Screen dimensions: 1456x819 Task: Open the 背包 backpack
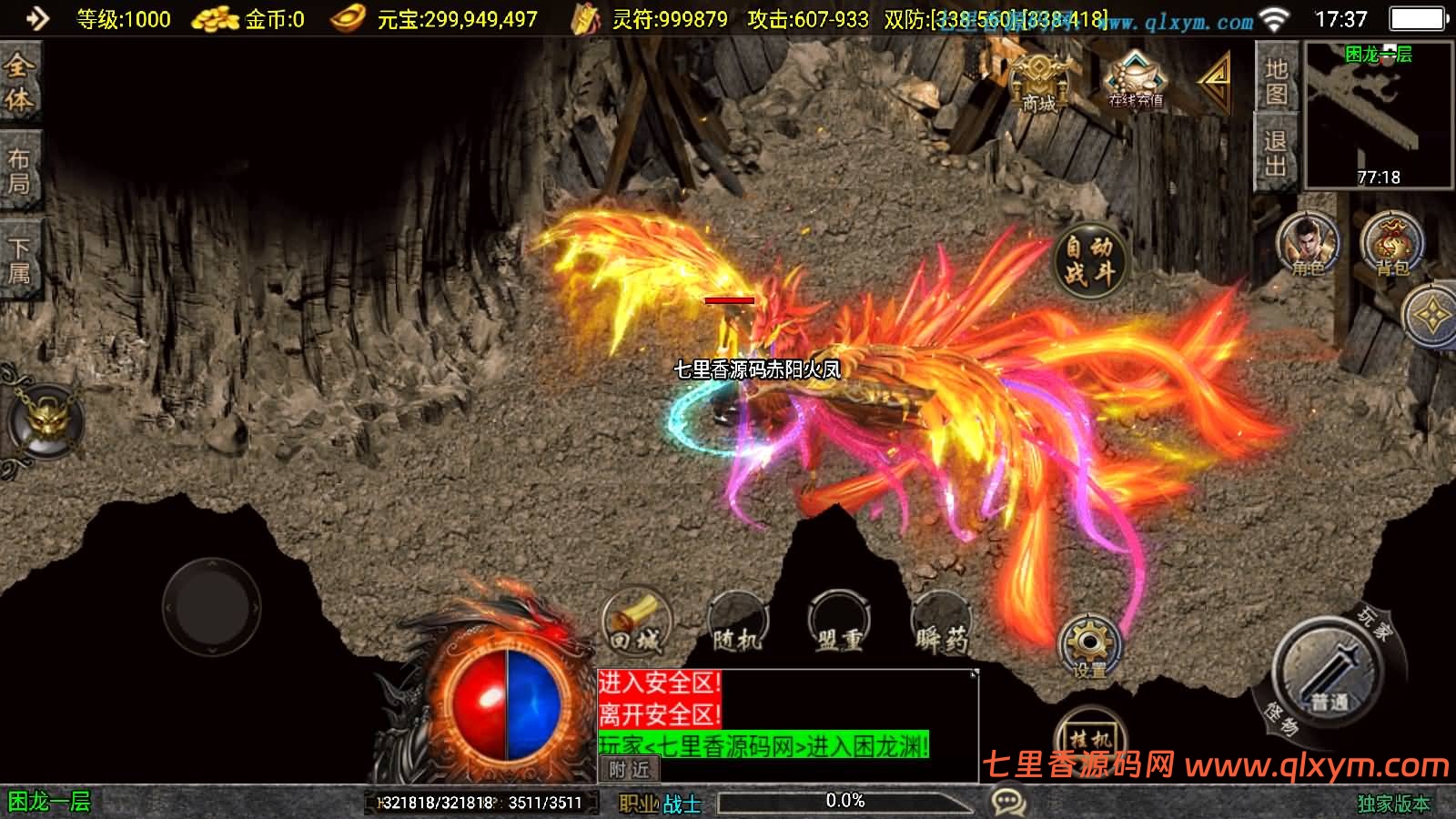1391,244
